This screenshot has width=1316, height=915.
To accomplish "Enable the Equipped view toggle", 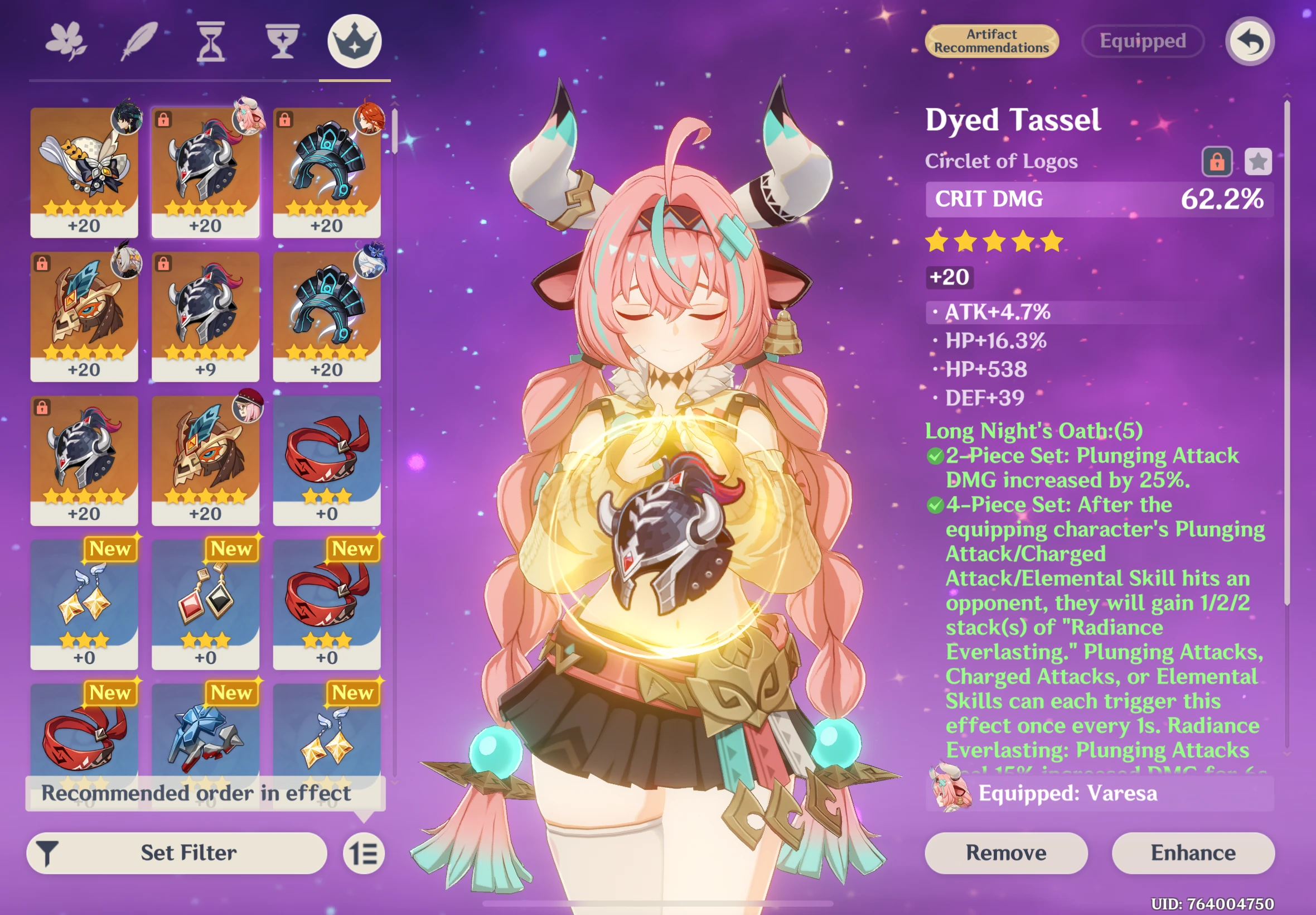I will coord(1143,41).
